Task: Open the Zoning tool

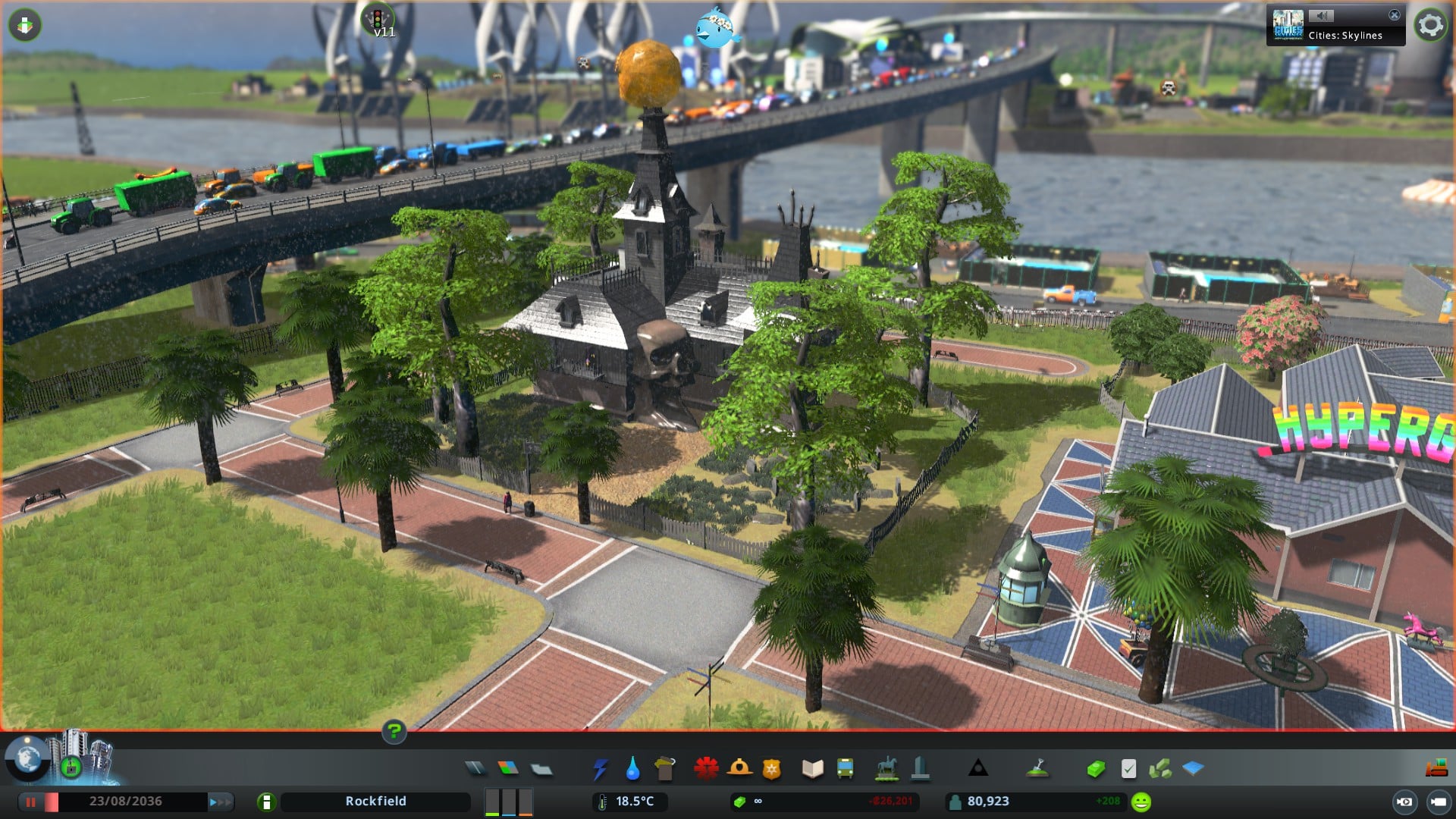Action: (x=508, y=769)
